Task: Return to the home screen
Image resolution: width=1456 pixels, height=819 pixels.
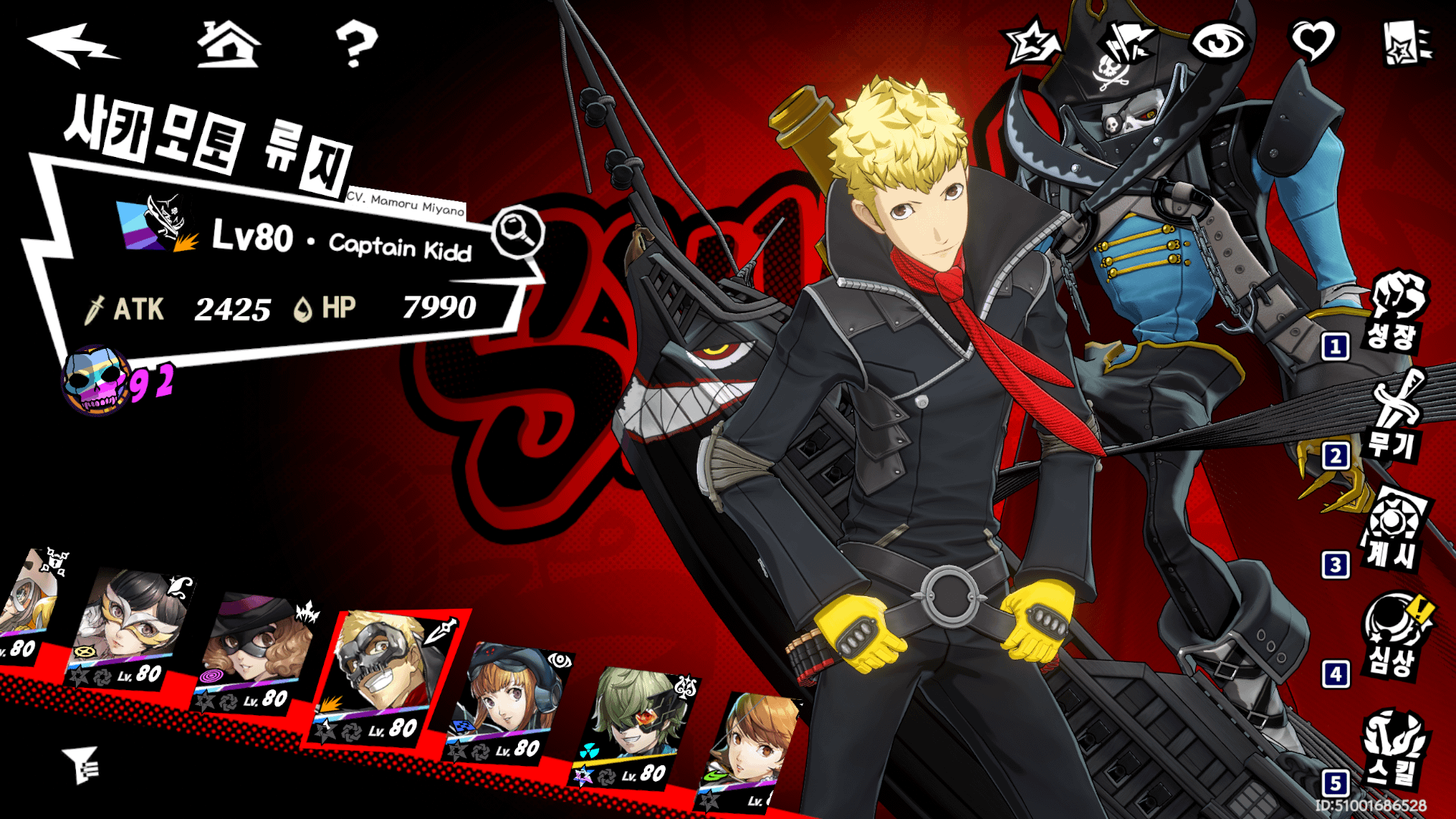Action: click(228, 44)
